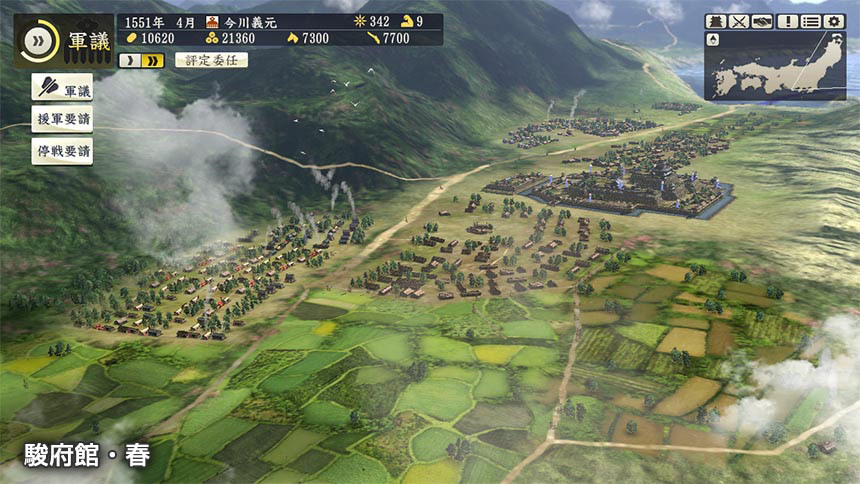Open the crossed swords military view

point(739,21)
